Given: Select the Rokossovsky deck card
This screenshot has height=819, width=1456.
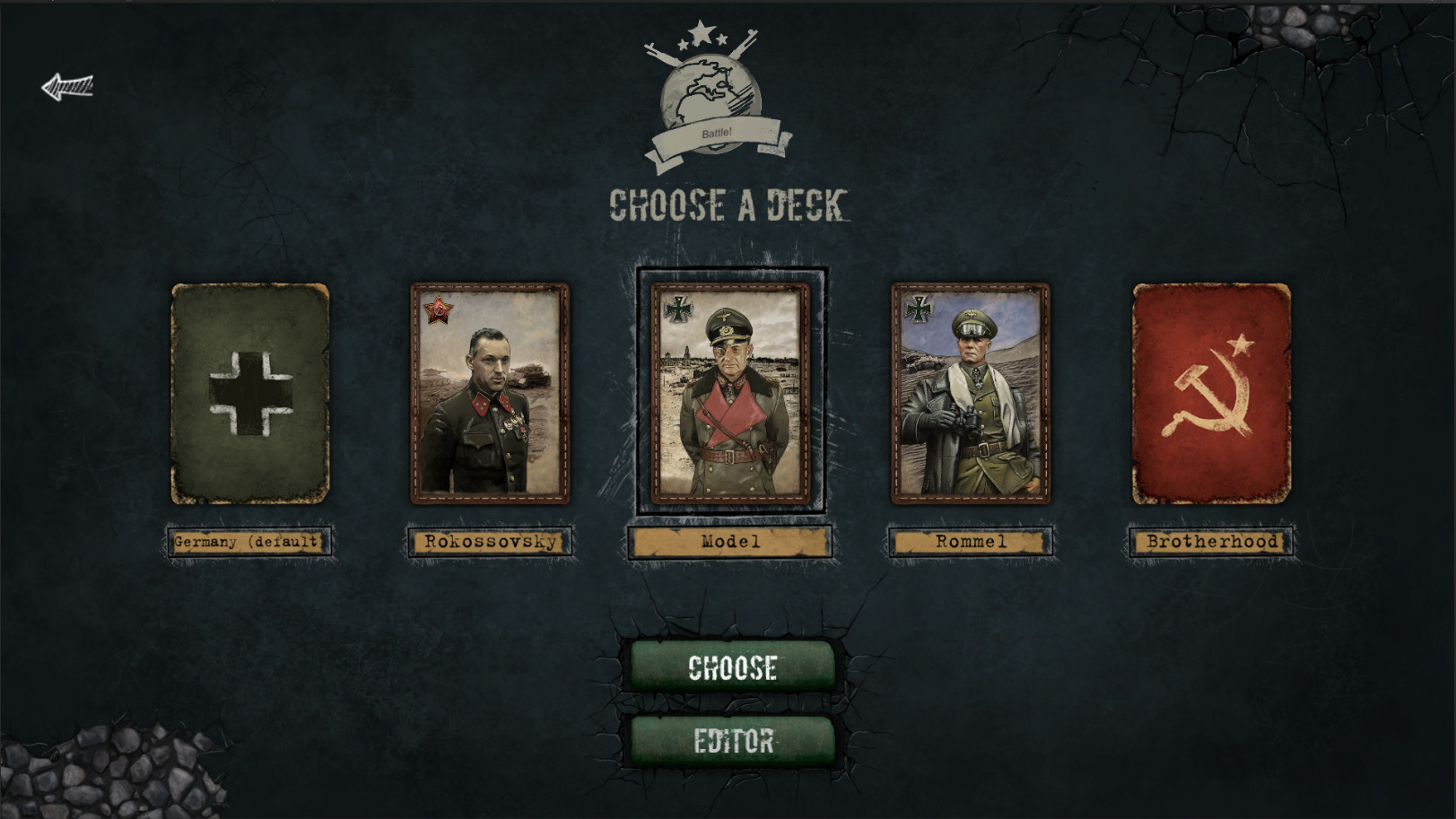Looking at the screenshot, I should [490, 393].
